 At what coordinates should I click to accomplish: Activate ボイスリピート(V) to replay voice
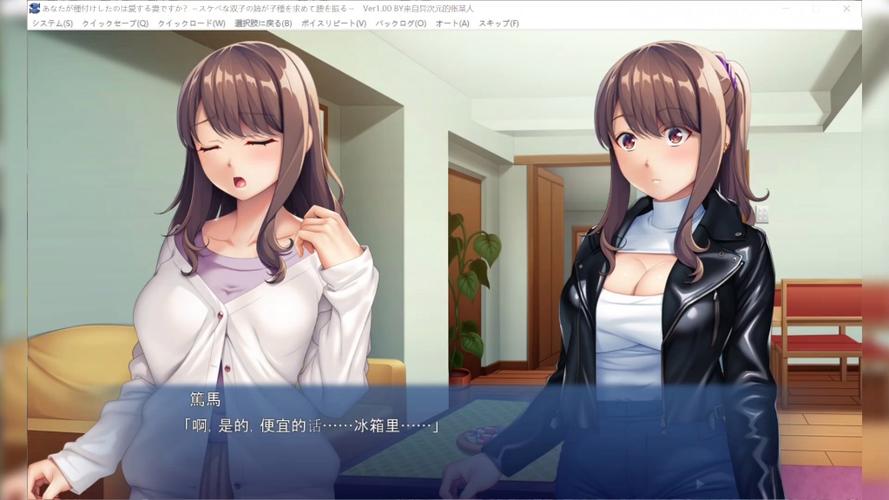[334, 23]
